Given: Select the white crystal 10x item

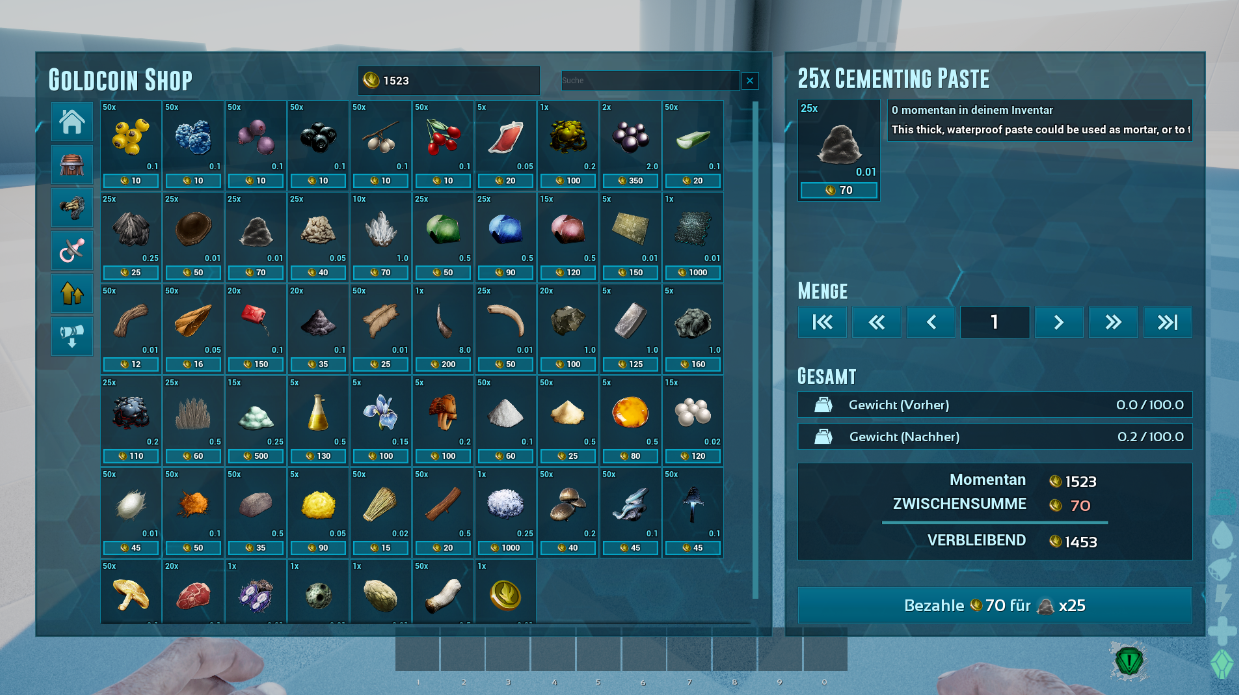Looking at the screenshot, I should click(x=381, y=234).
